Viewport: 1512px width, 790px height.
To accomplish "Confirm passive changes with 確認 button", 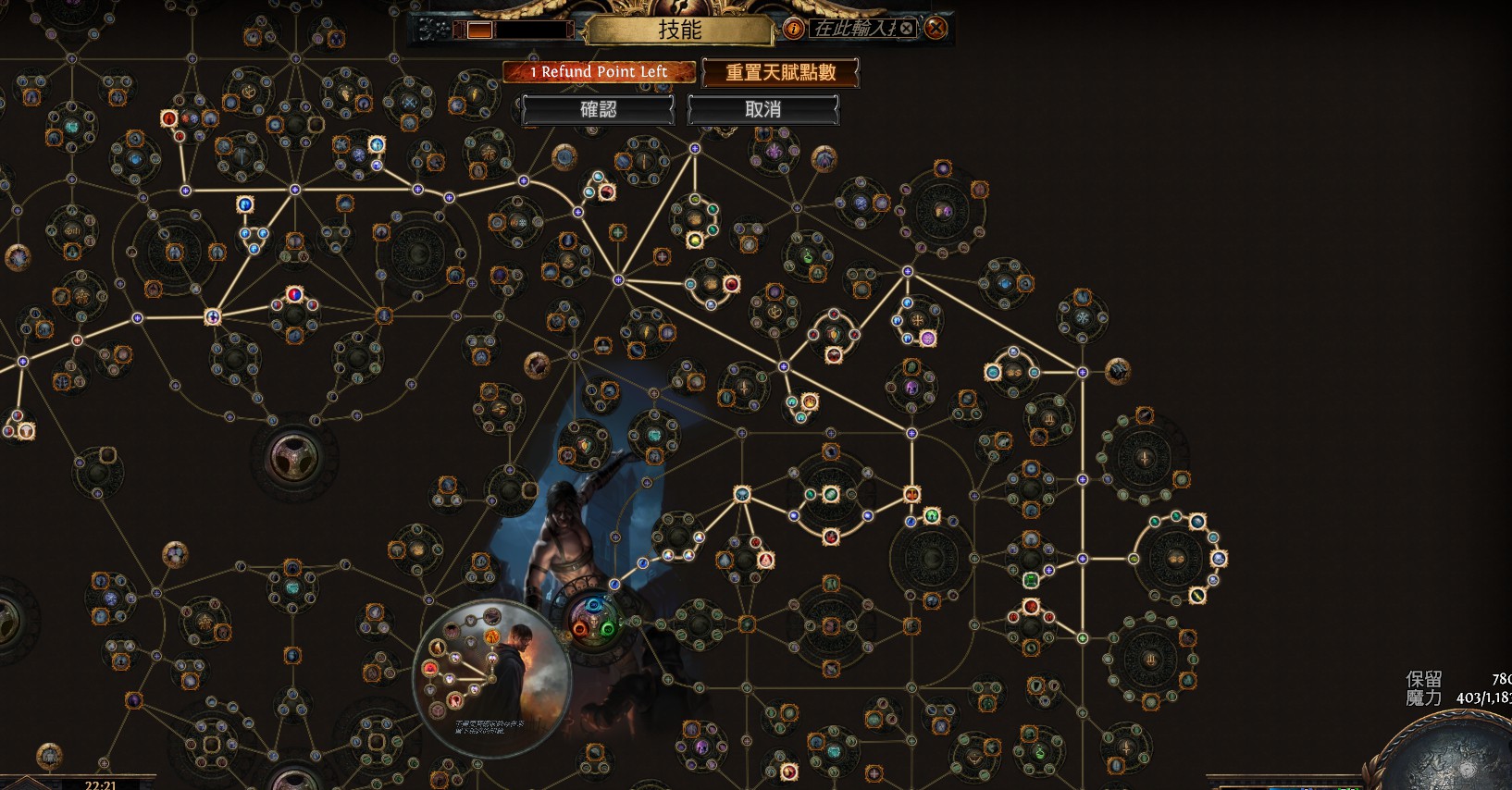I will [x=598, y=109].
